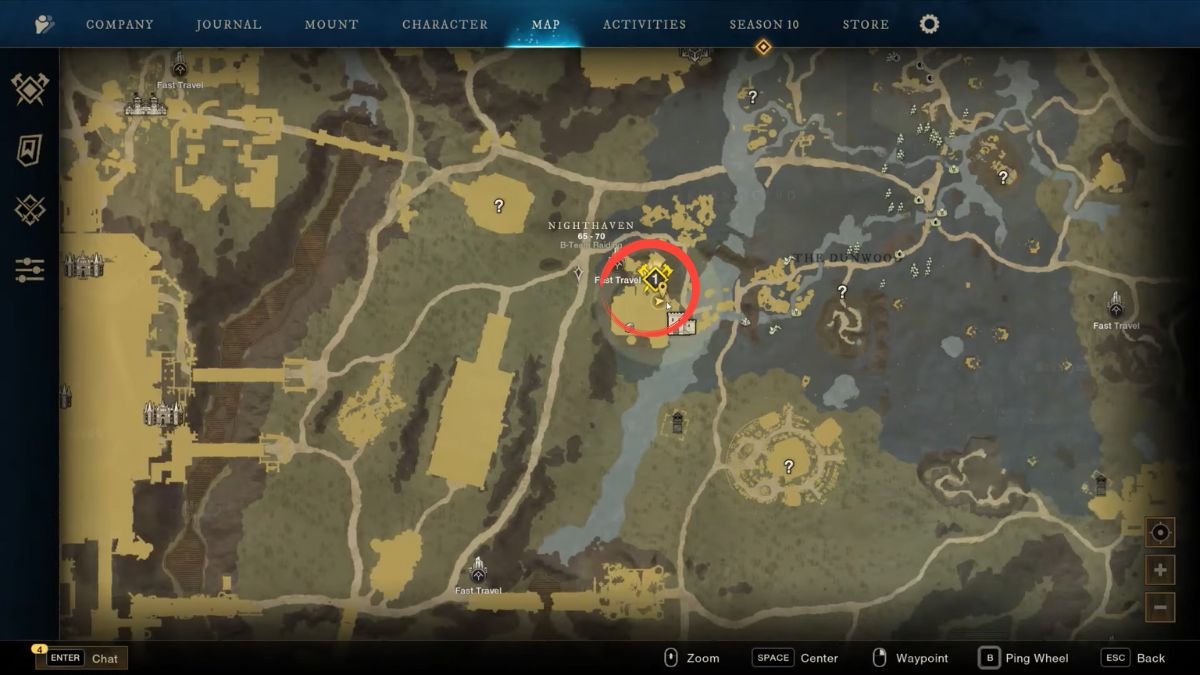The image size is (1200, 675).
Task: Recenter the map with the target button
Action: (1160, 533)
